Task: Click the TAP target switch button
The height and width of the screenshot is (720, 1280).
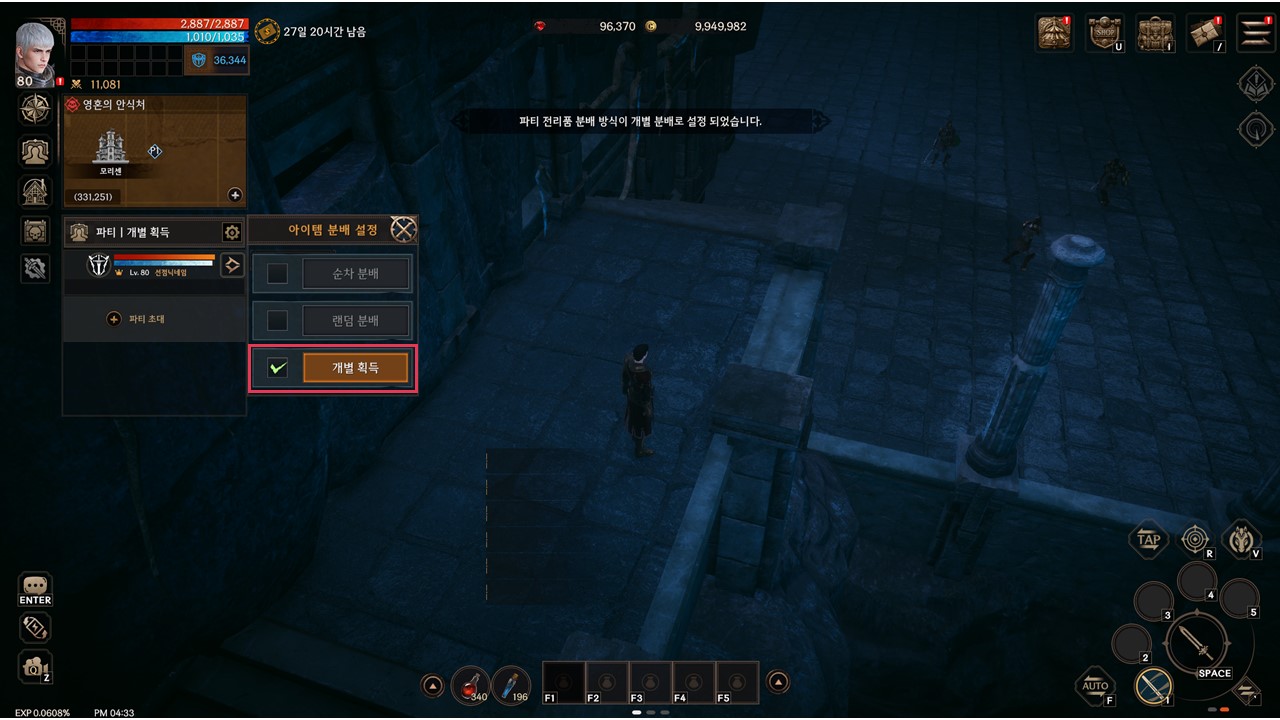Action: (x=1148, y=540)
